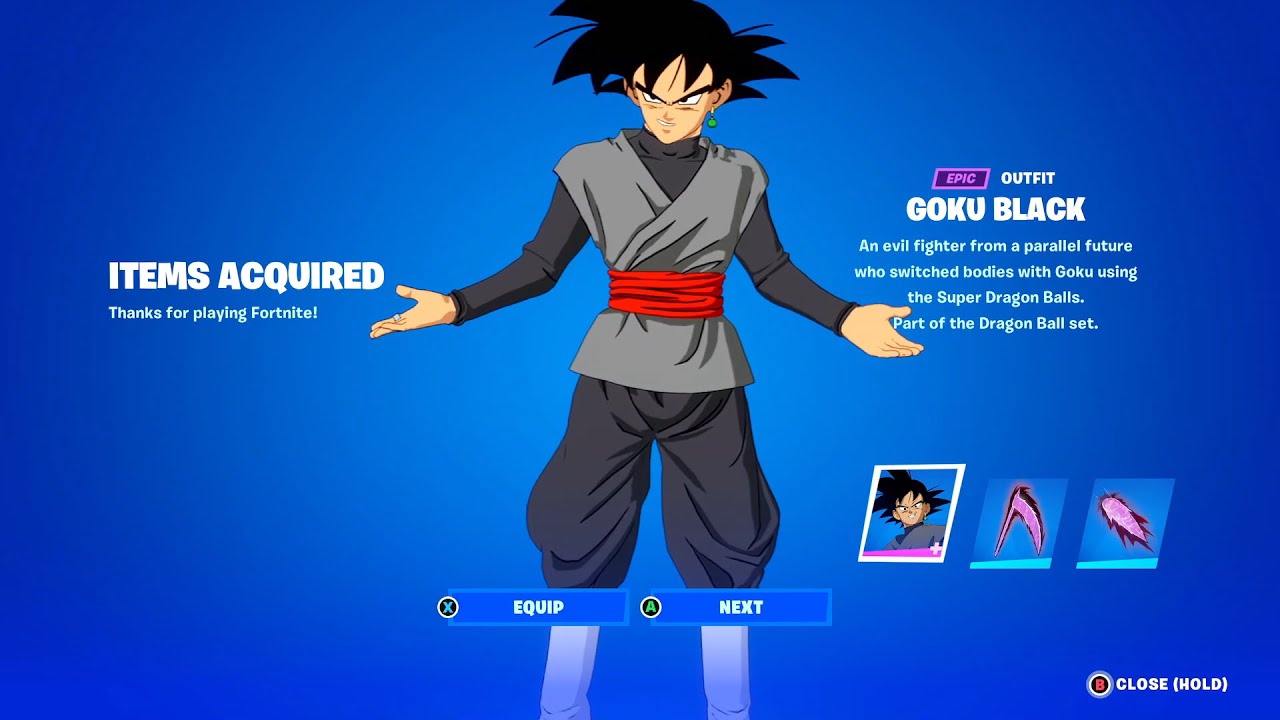Image resolution: width=1280 pixels, height=720 pixels.
Task: Click the OUTFIT type label beside the EPIC badge
Action: click(1026, 178)
